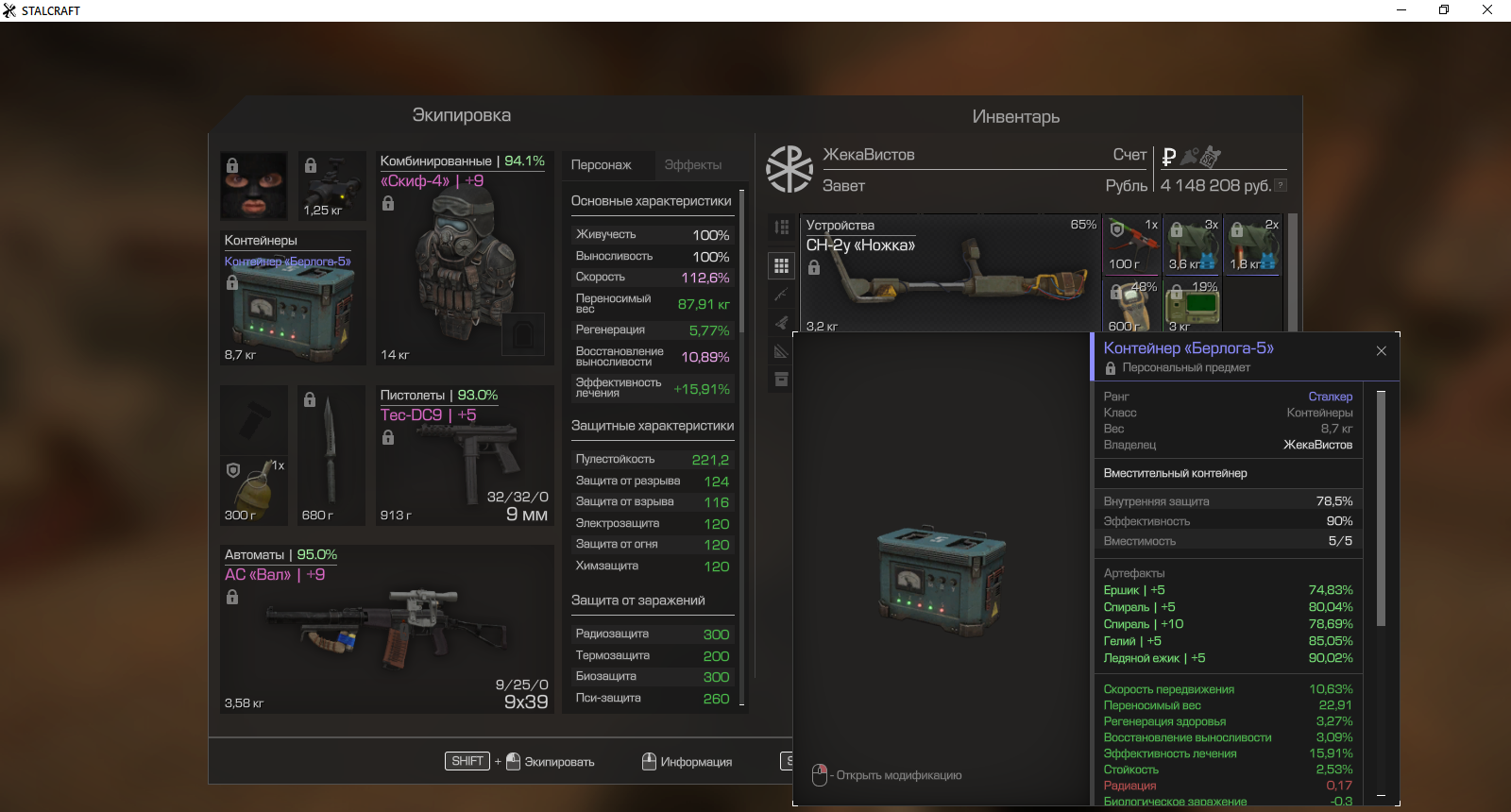The width and height of the screenshot is (1511, 812).
Task: Pick the inventory item weighing 100 г
Action: [1130, 245]
